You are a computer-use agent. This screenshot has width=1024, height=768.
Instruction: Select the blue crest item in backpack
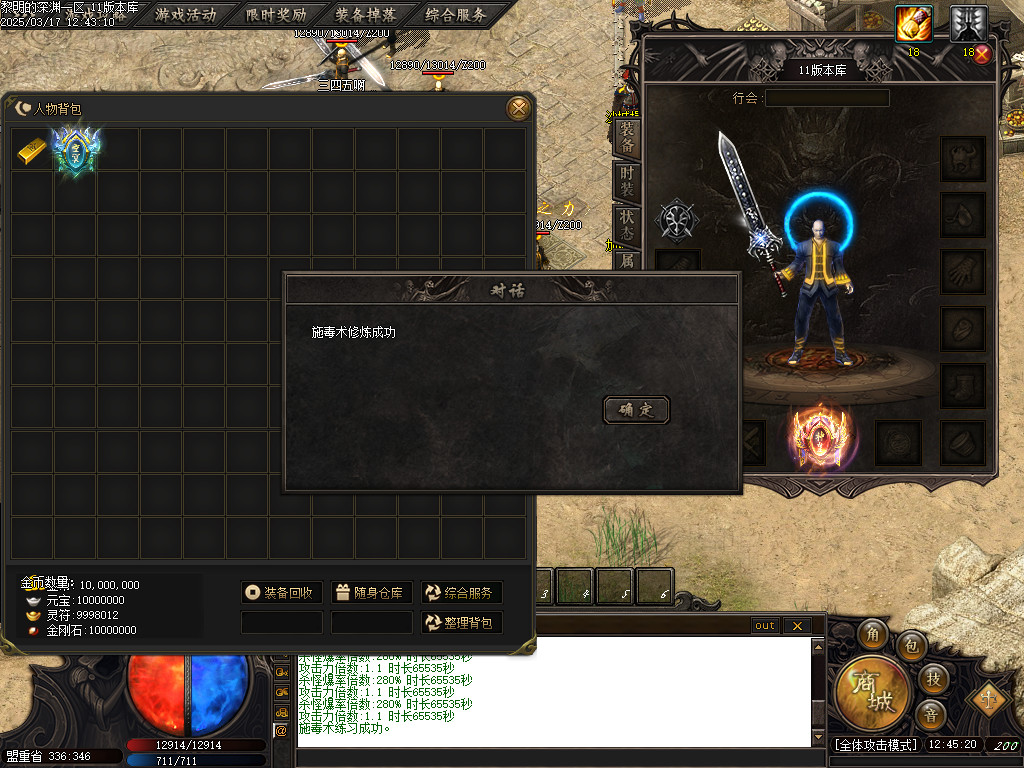tap(75, 150)
